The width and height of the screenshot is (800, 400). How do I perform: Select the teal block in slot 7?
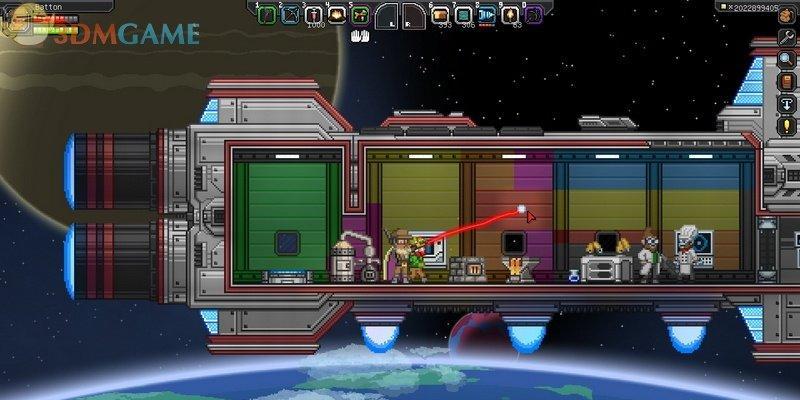pyautogui.click(x=463, y=14)
